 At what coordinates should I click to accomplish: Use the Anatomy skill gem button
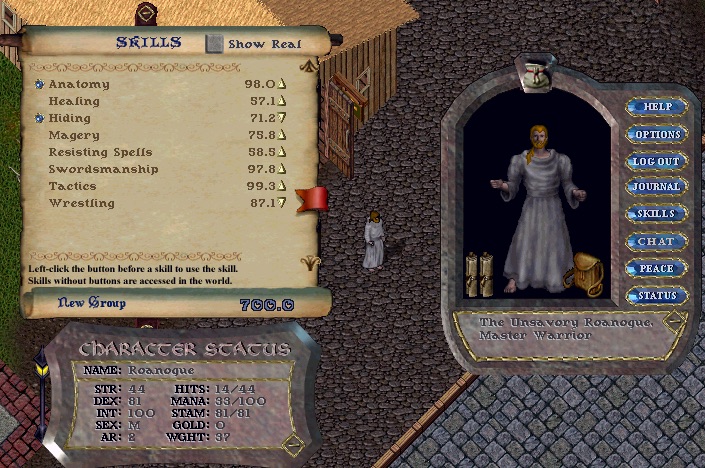click(40, 85)
